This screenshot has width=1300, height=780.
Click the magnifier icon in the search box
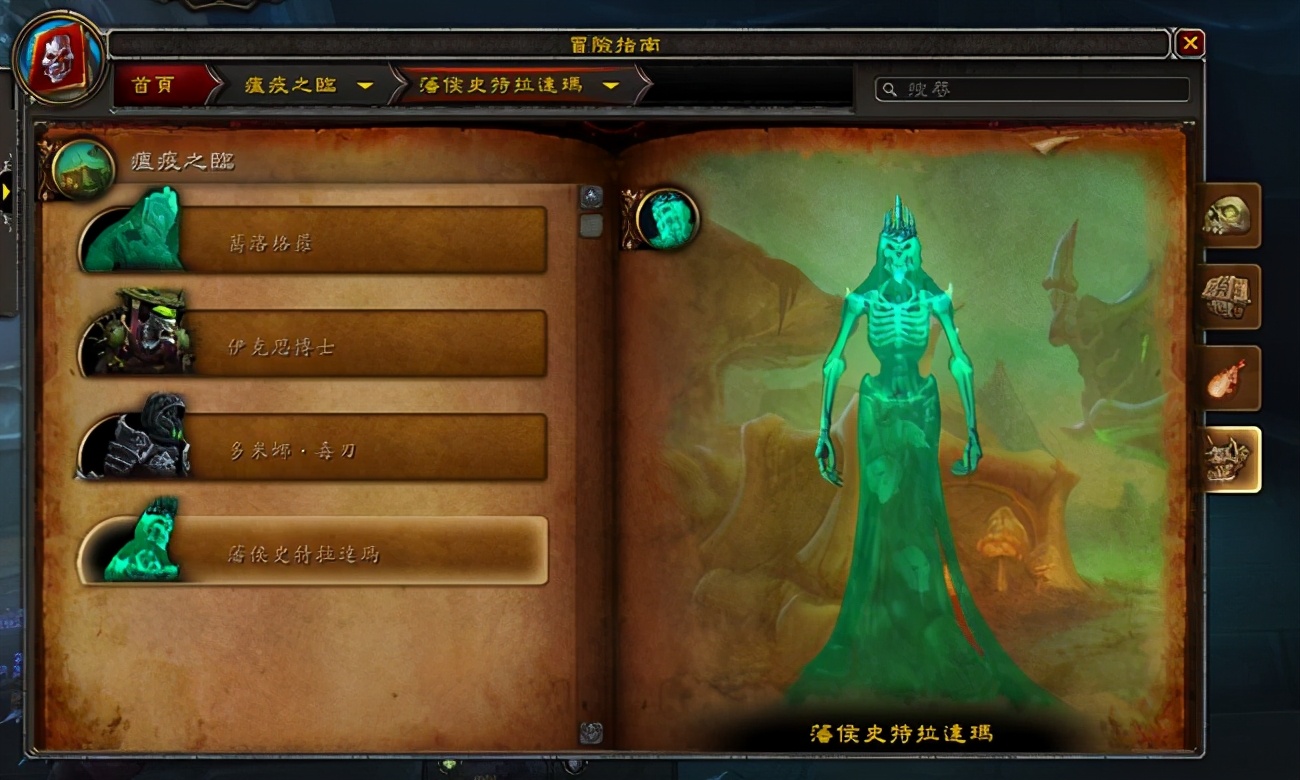888,89
